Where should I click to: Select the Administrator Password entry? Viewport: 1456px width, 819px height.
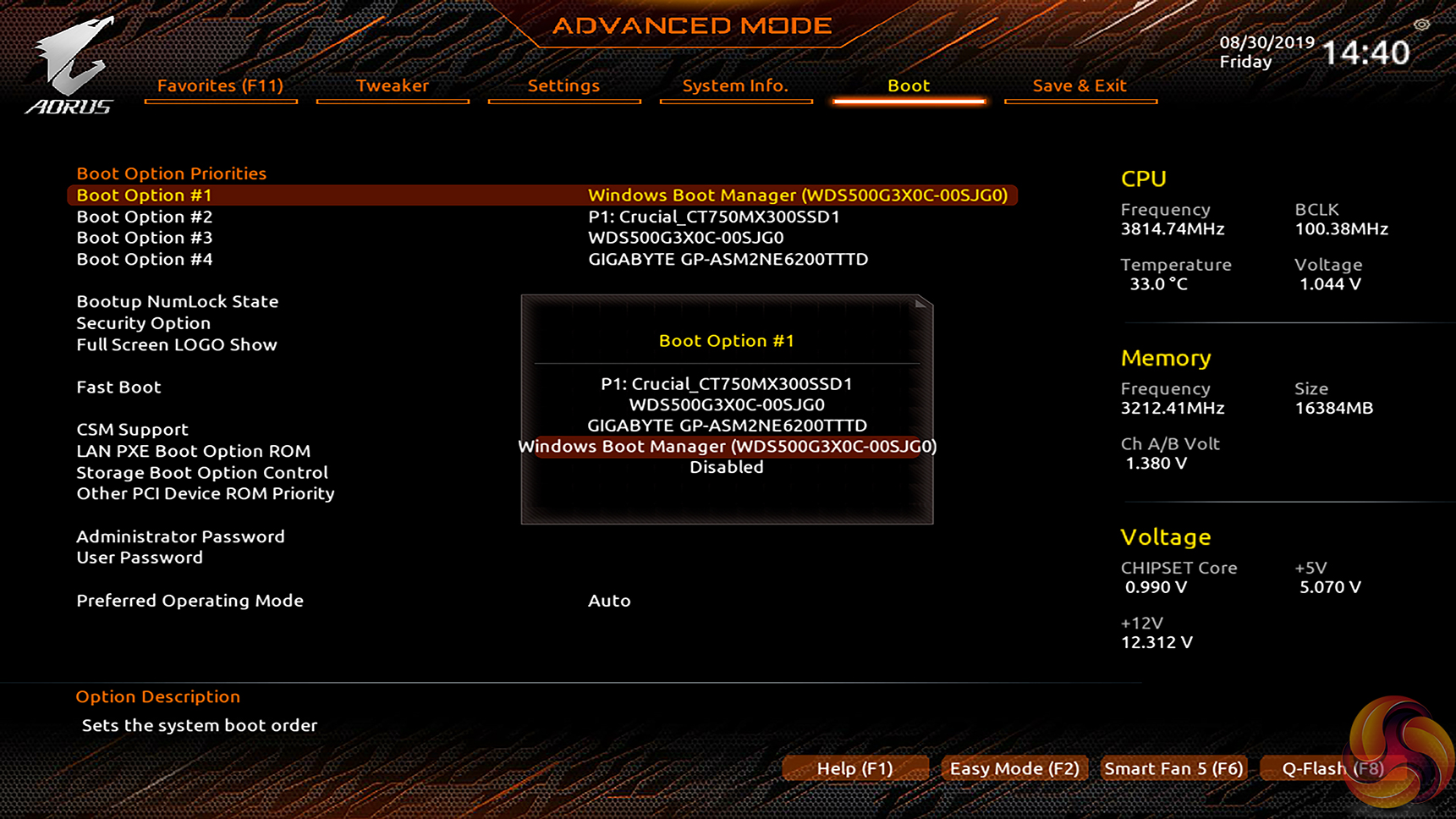coord(180,536)
